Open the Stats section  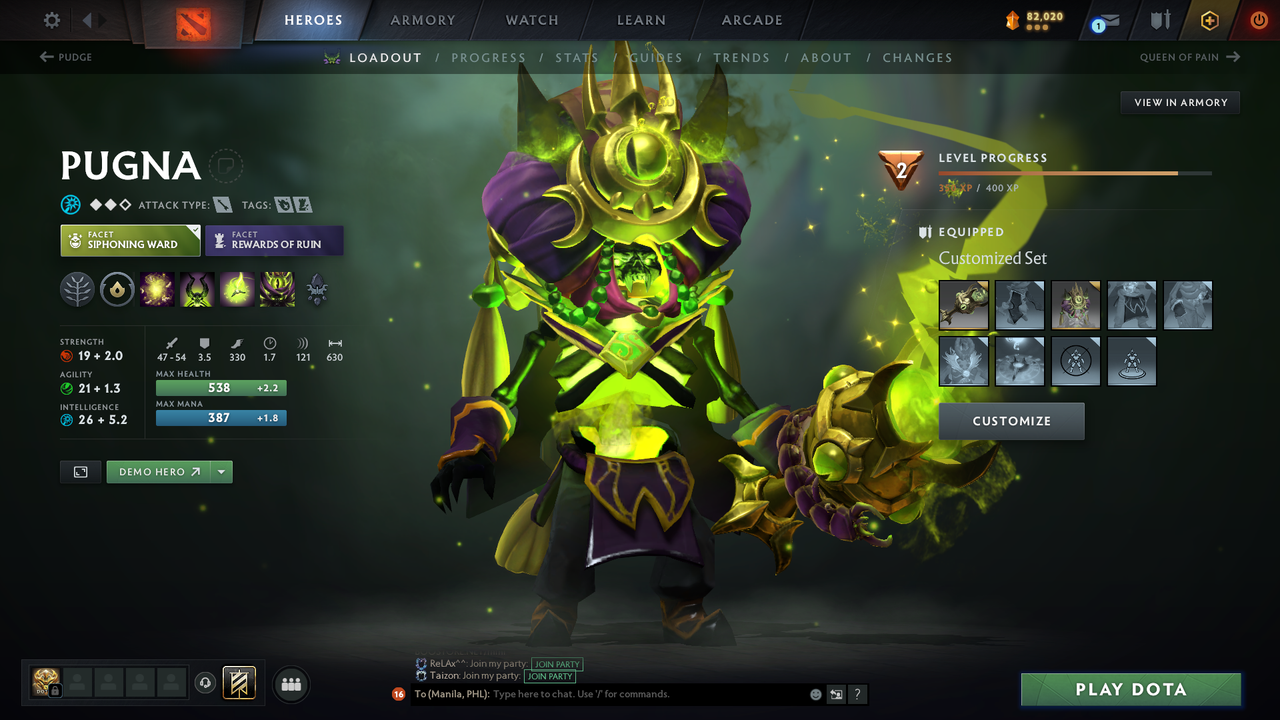(x=577, y=57)
